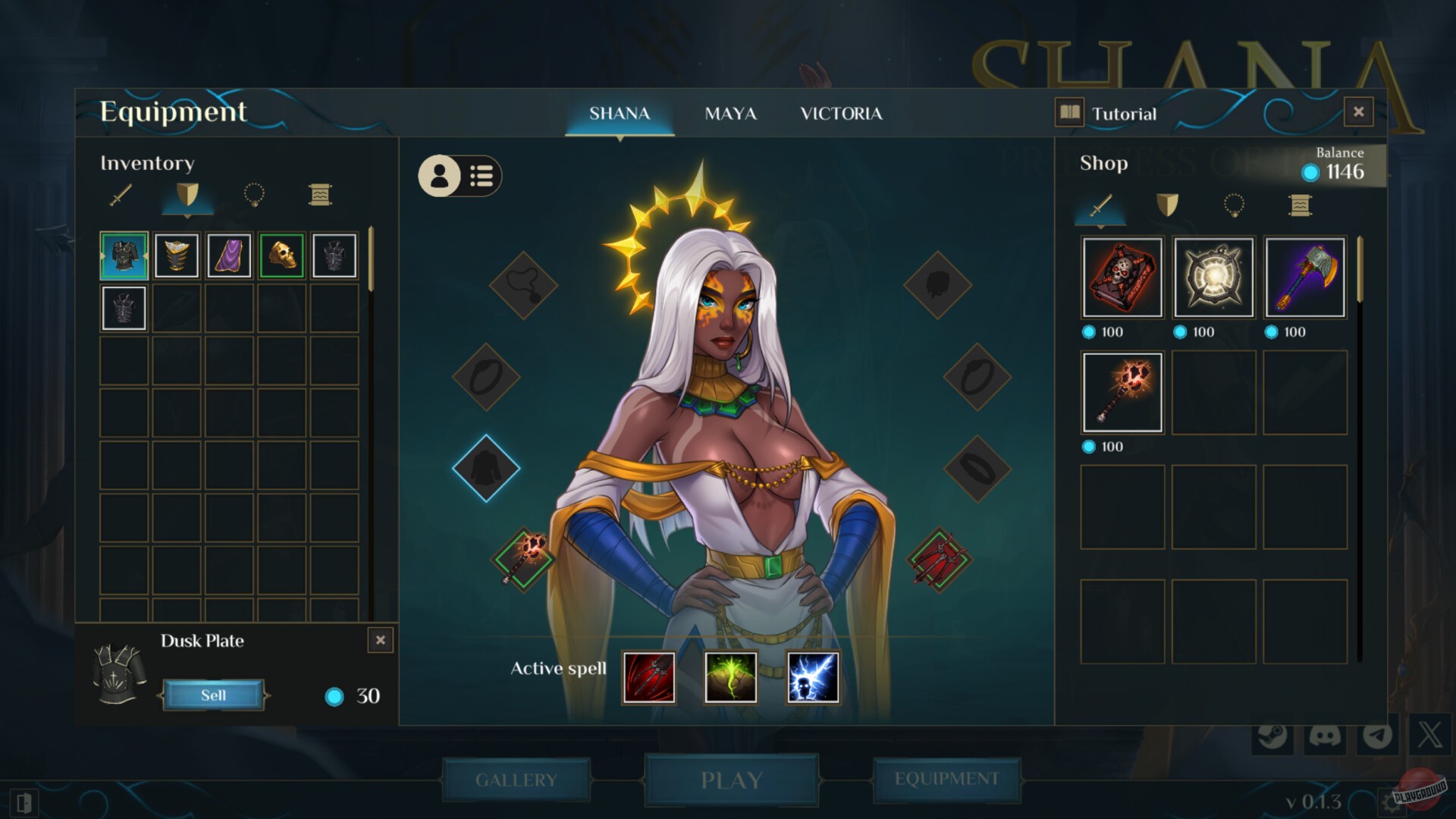The image size is (1456, 819).
Task: Switch to the character portrait view toggle
Action: 440,176
